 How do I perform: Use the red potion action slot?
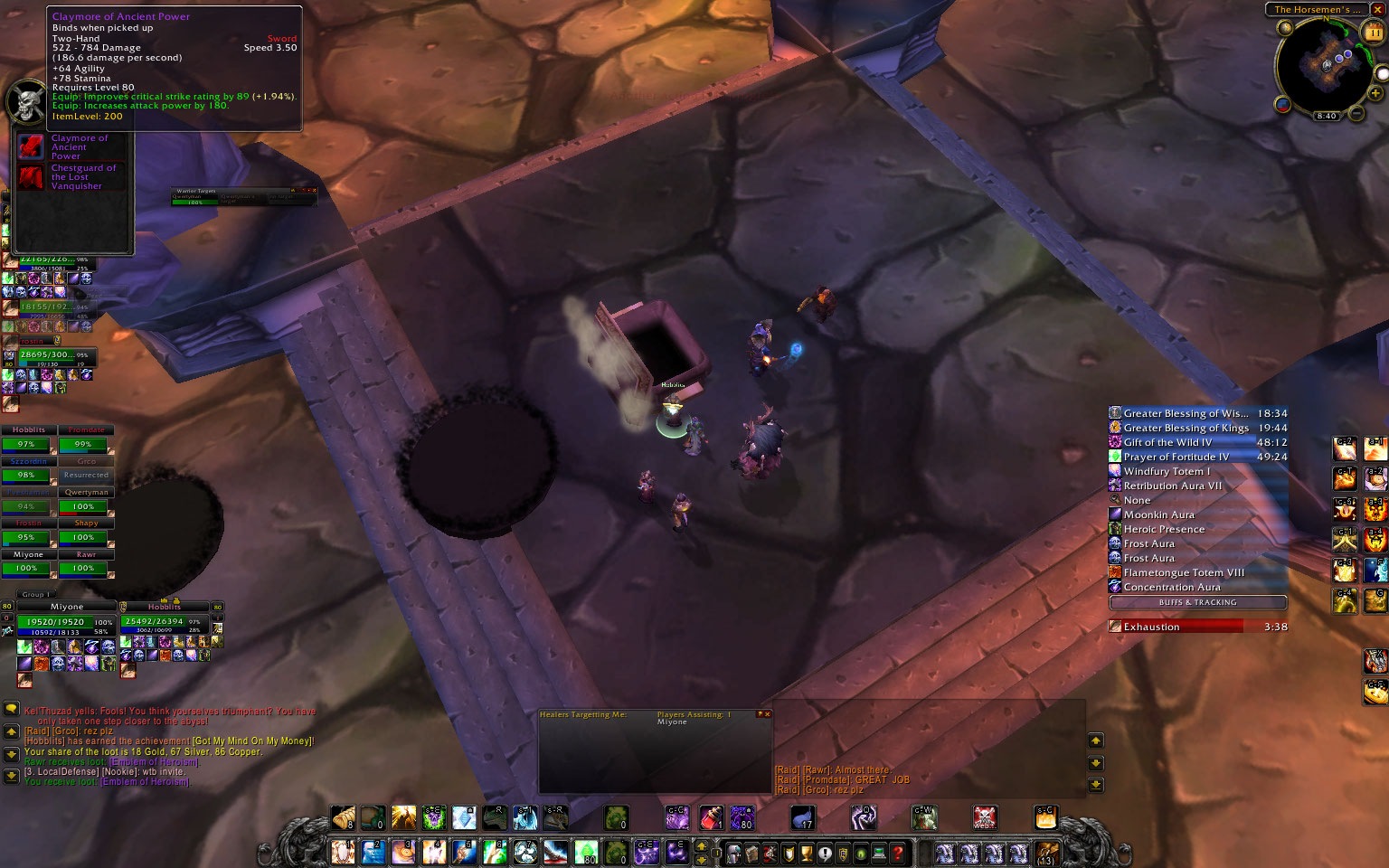click(711, 818)
